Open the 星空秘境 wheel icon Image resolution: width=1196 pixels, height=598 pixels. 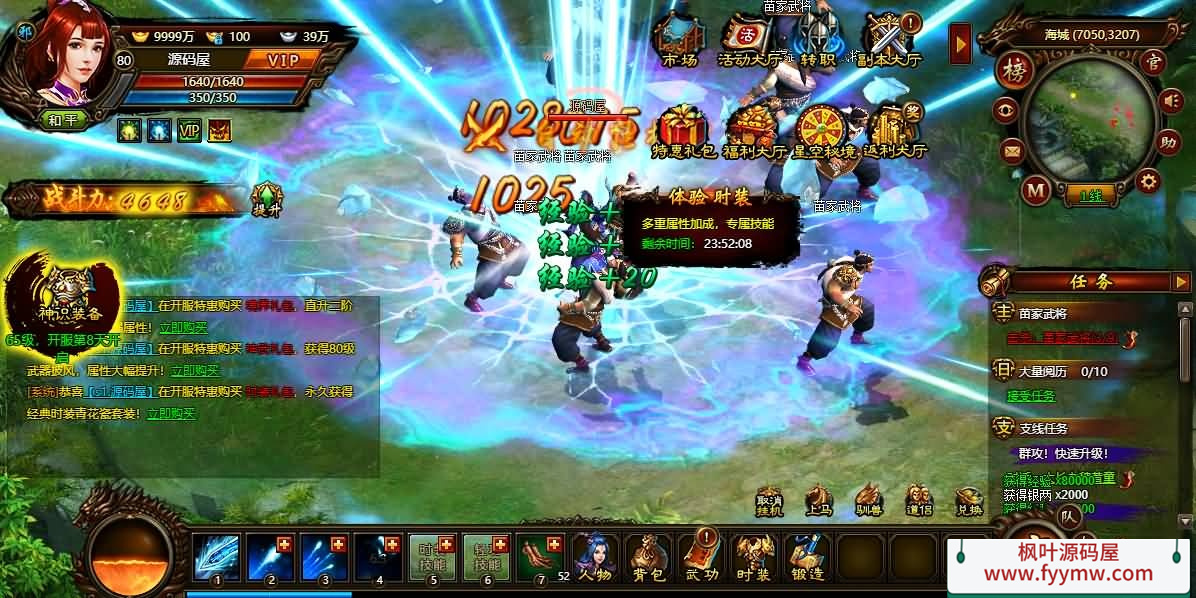tap(823, 130)
